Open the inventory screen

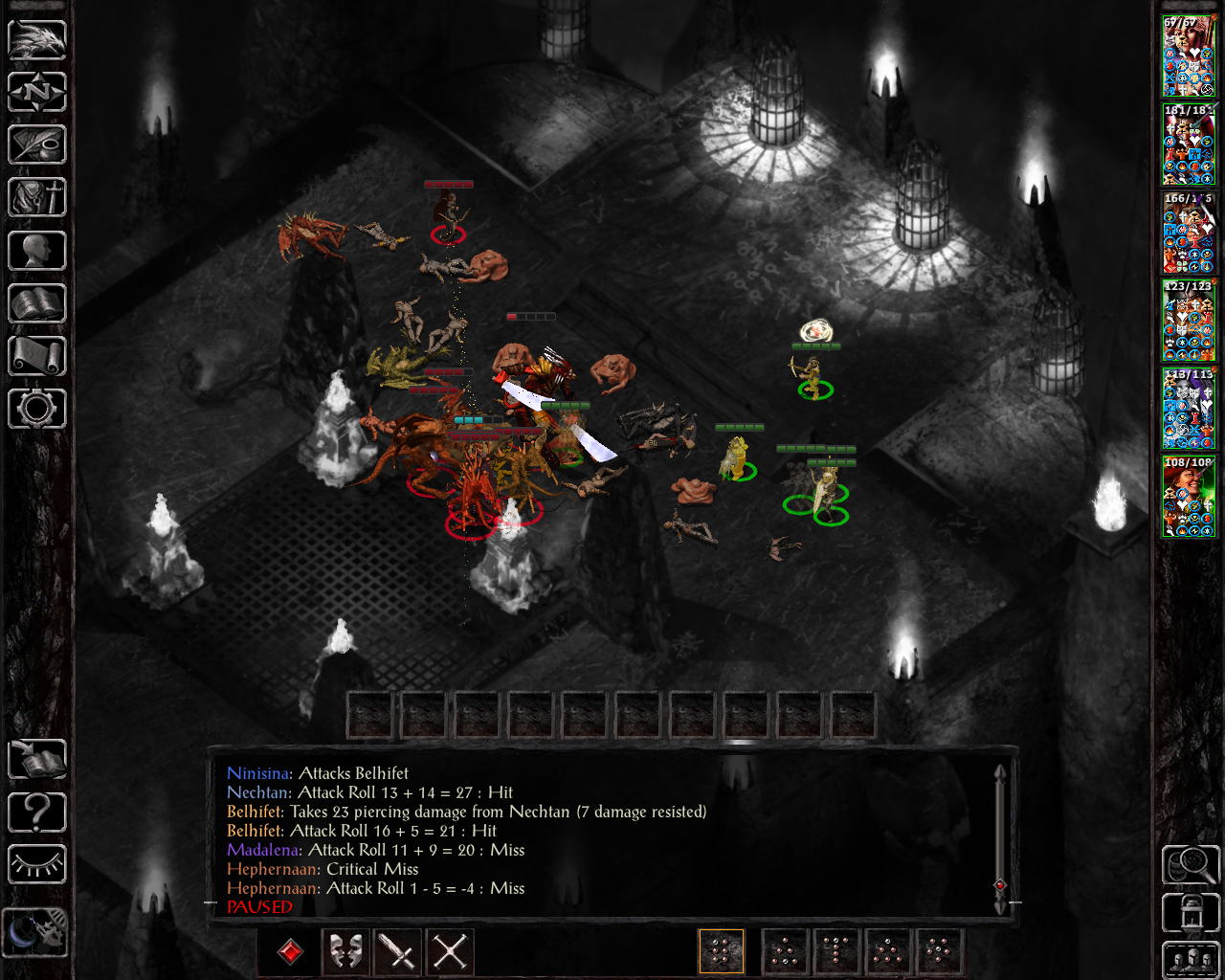[37, 198]
